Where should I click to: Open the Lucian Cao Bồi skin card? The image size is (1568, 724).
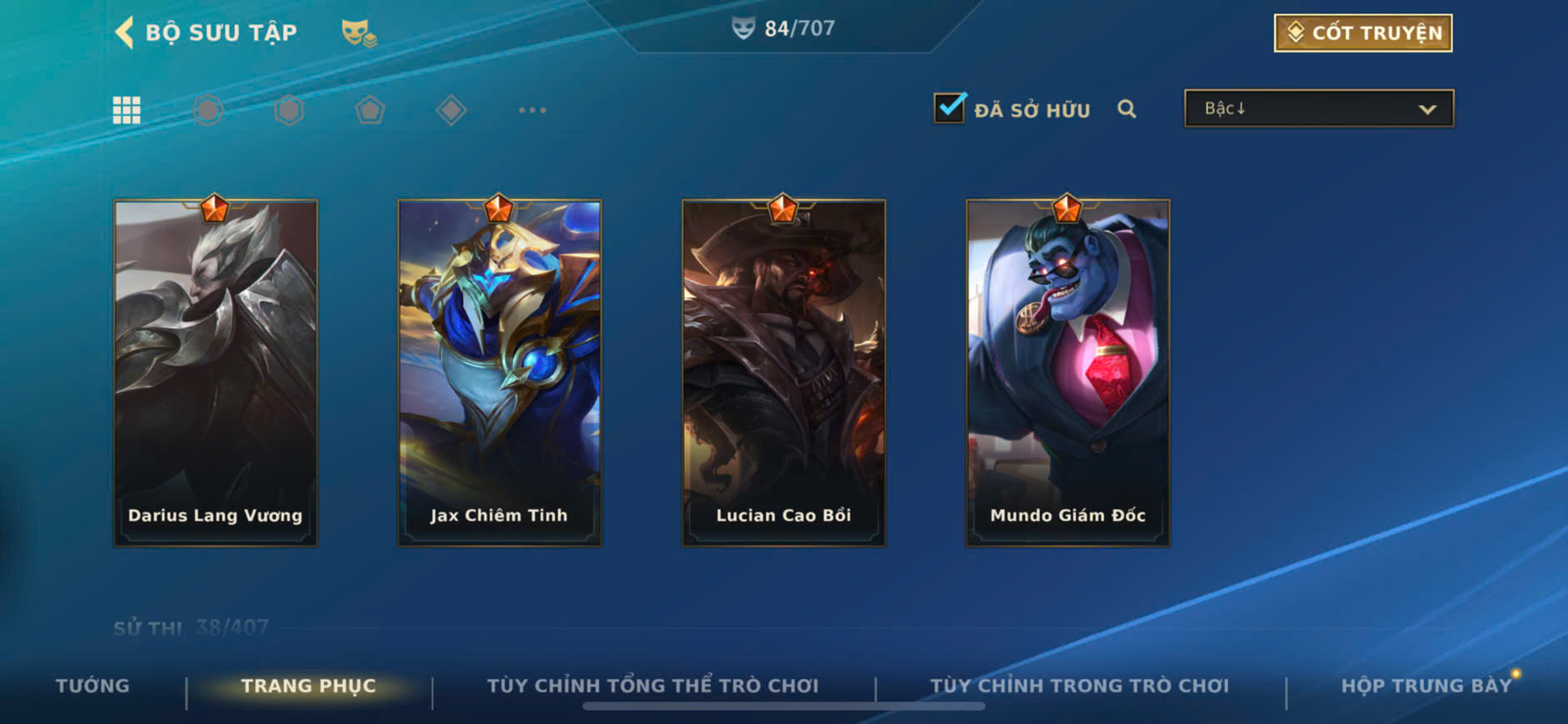[784, 373]
